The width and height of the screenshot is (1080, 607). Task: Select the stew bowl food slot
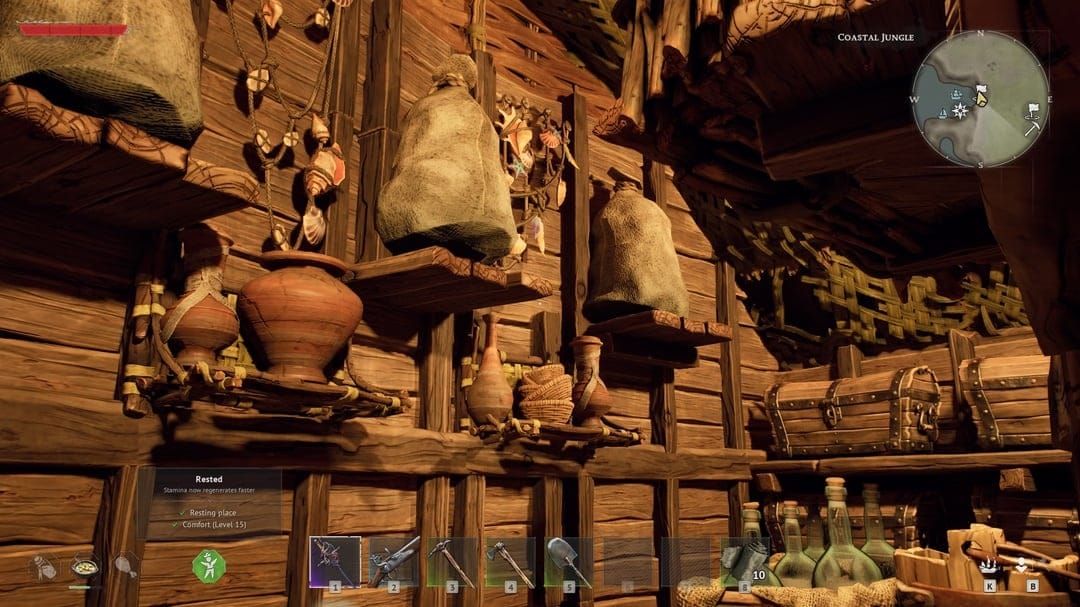click(84, 566)
